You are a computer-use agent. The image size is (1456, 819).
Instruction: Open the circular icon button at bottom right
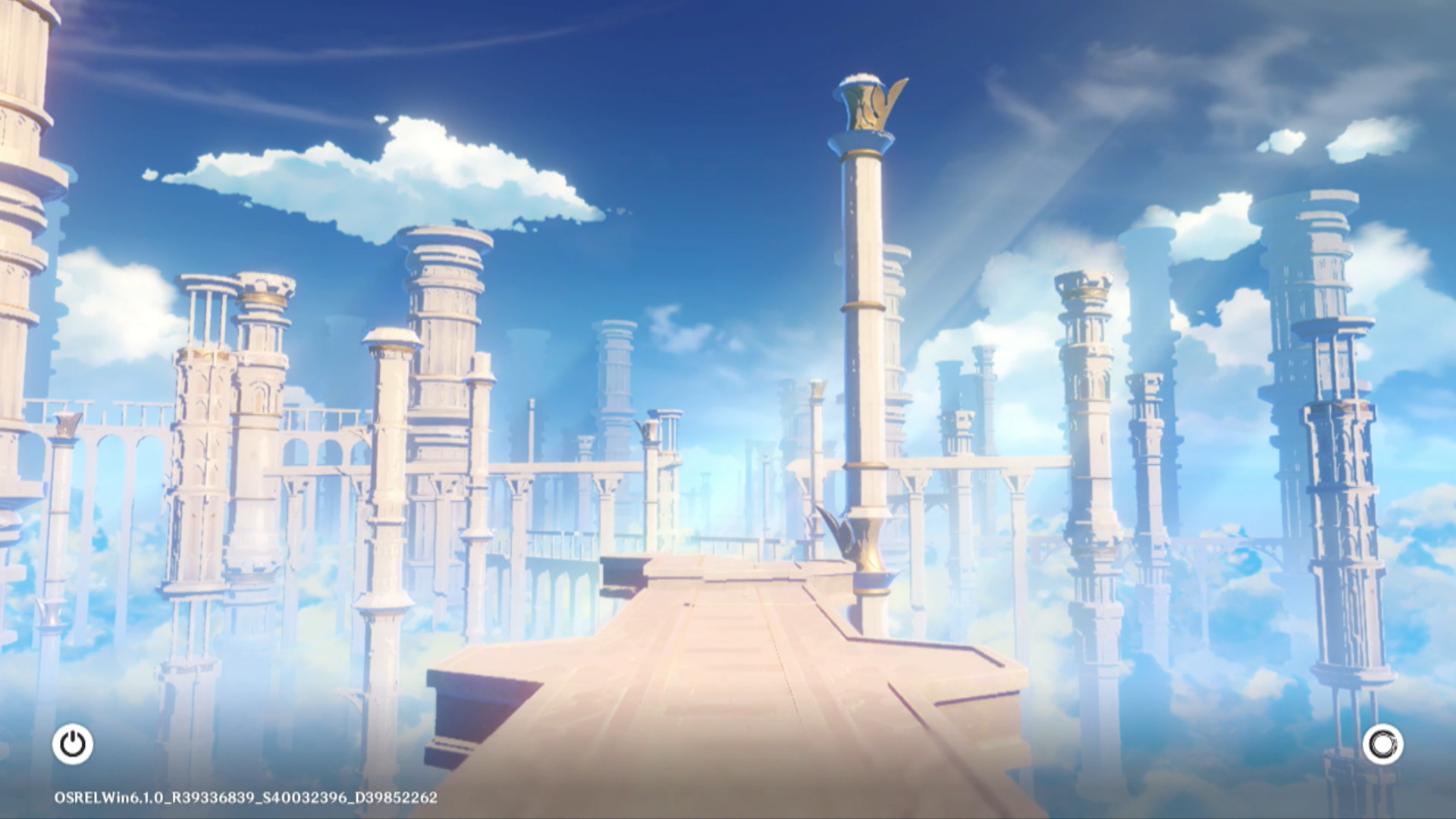coord(1382,744)
